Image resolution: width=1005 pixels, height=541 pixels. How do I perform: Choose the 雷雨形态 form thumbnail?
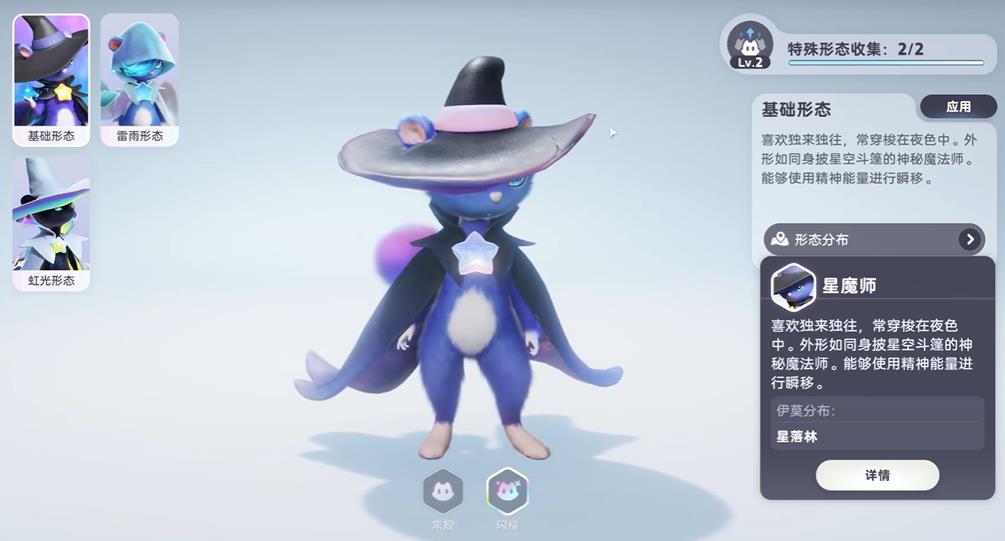(x=139, y=79)
